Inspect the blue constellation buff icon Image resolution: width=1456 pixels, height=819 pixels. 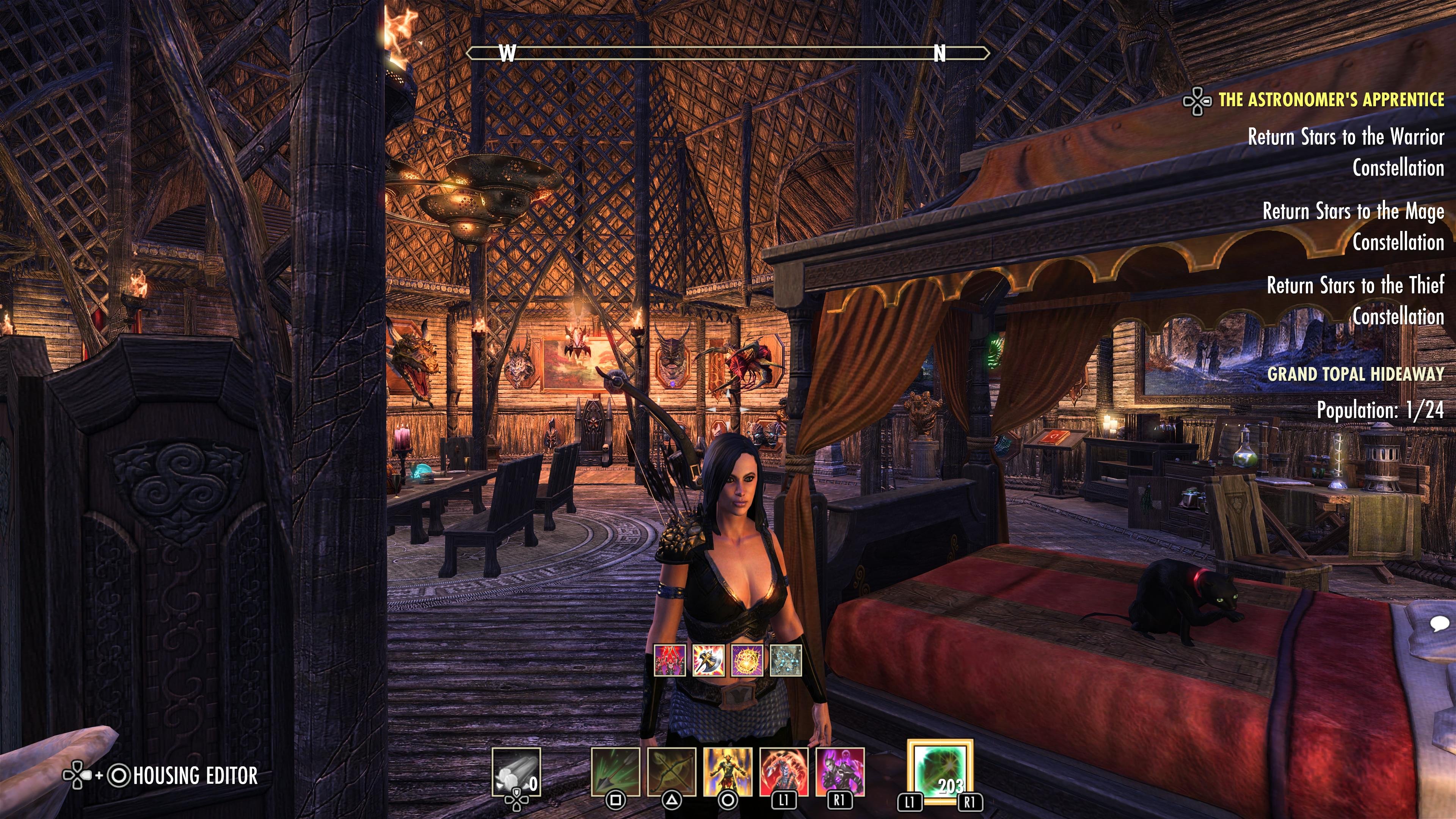click(786, 660)
